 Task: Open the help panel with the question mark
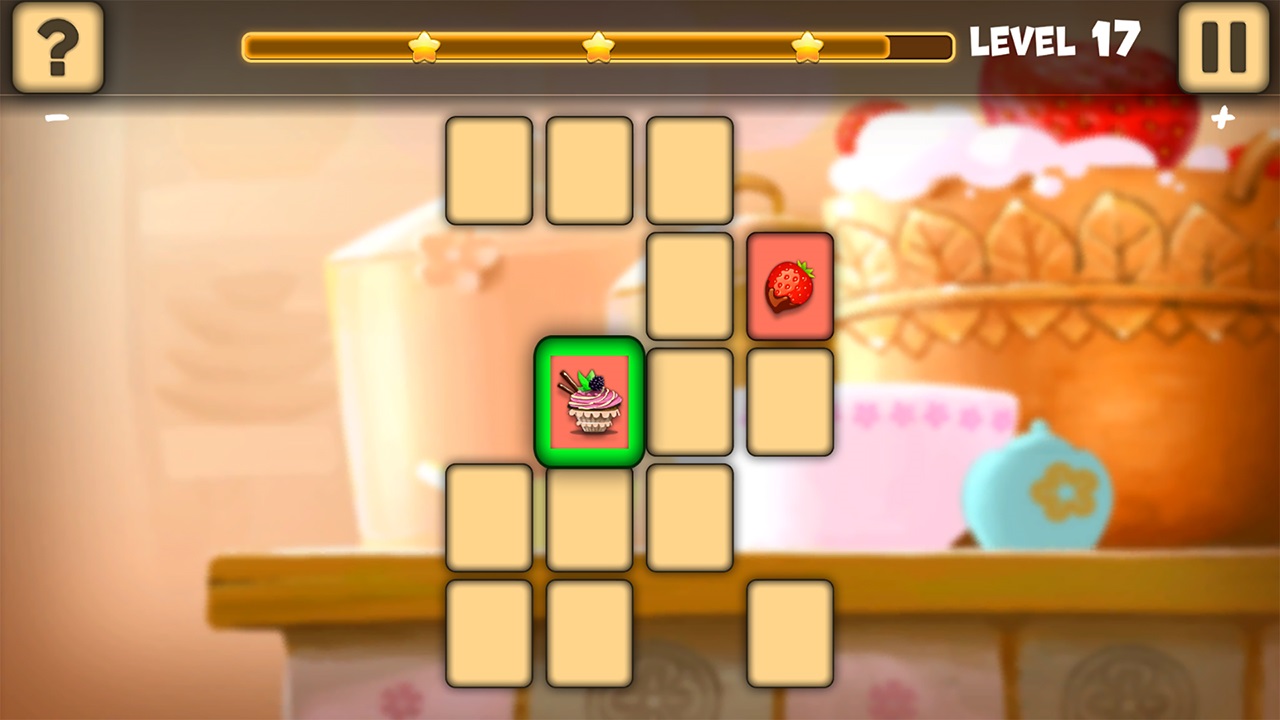point(57,48)
